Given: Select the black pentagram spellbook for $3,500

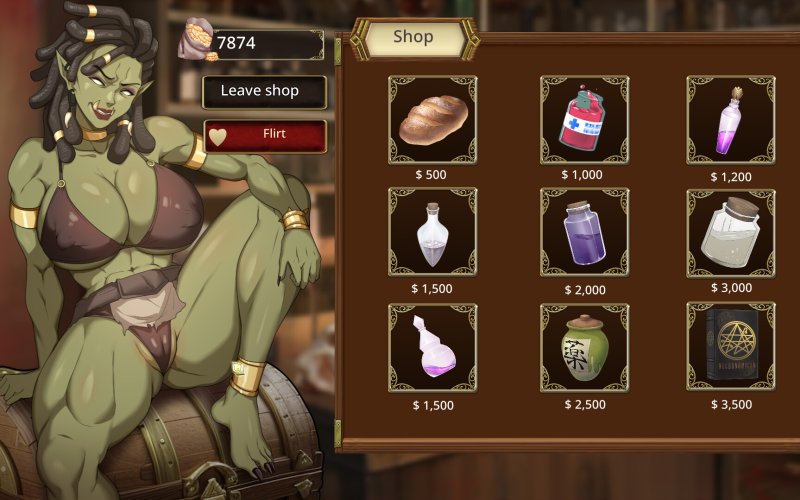Looking at the screenshot, I should (730, 347).
